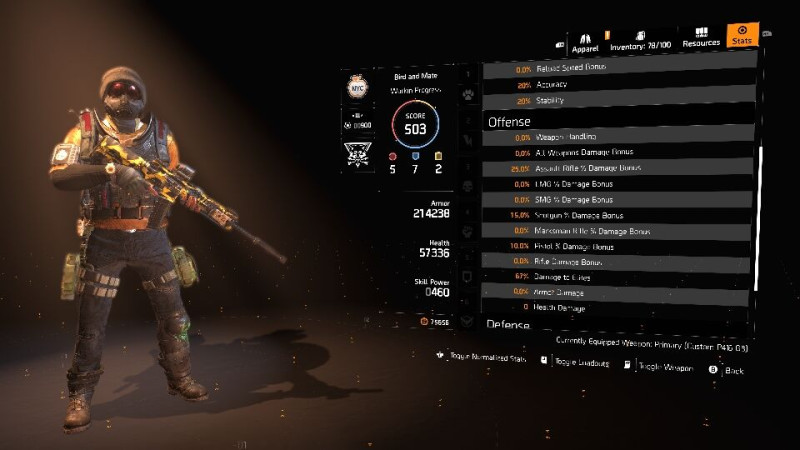Open the Apparel tab
Image resolution: width=800 pixels, height=450 pixels.
583,44
